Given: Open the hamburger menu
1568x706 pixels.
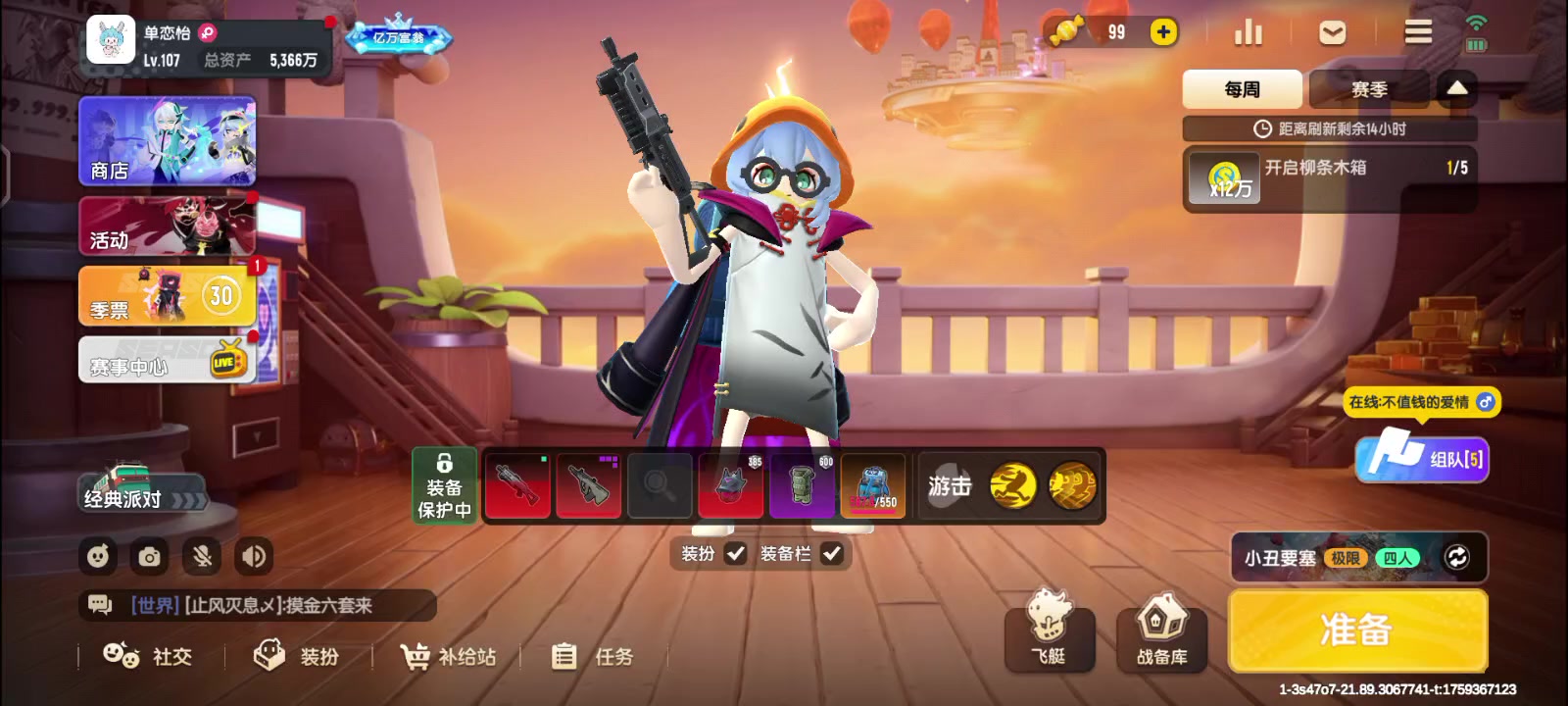Looking at the screenshot, I should [1417, 32].
